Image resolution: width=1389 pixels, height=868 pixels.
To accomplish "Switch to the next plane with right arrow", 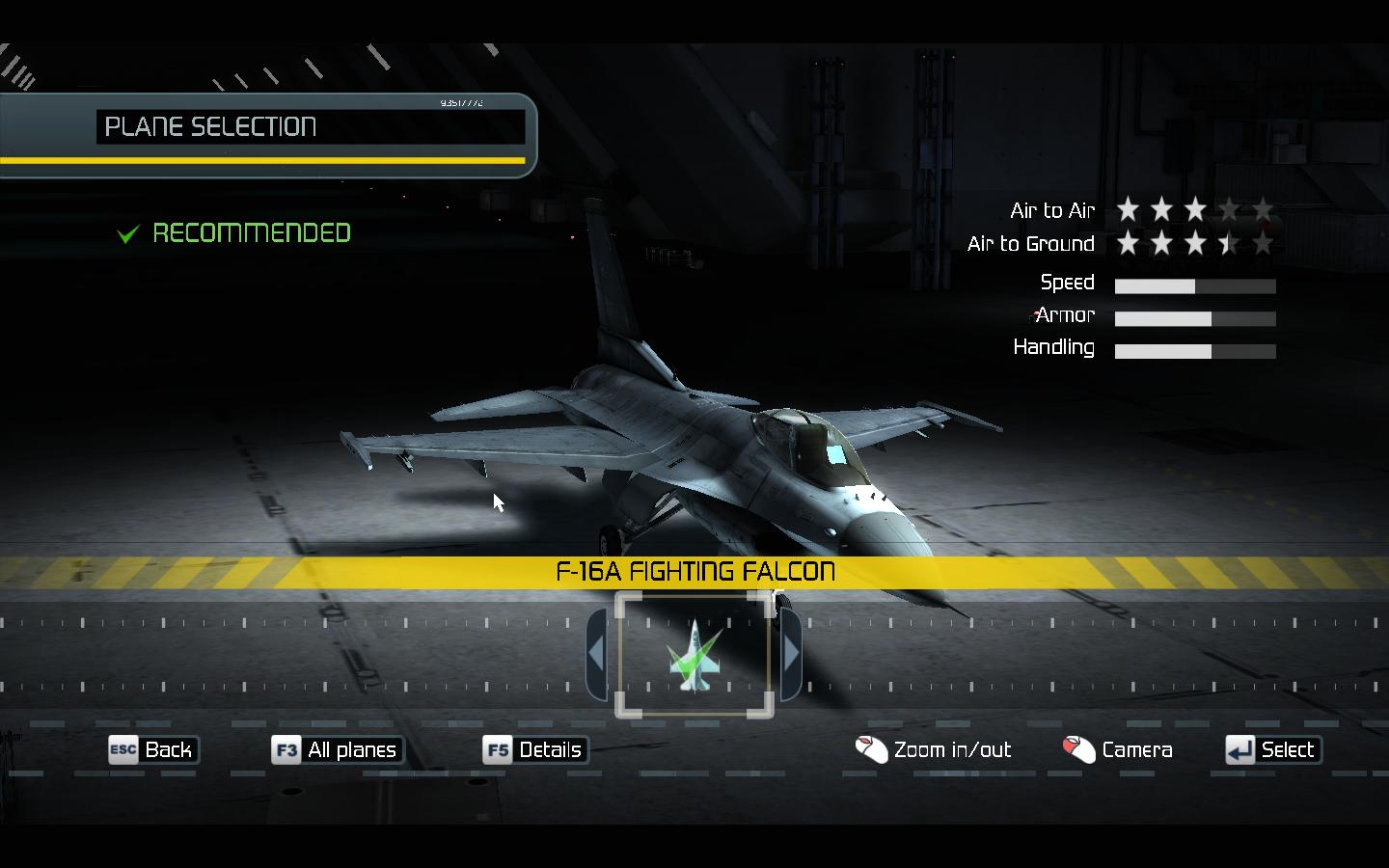I will 792,654.
